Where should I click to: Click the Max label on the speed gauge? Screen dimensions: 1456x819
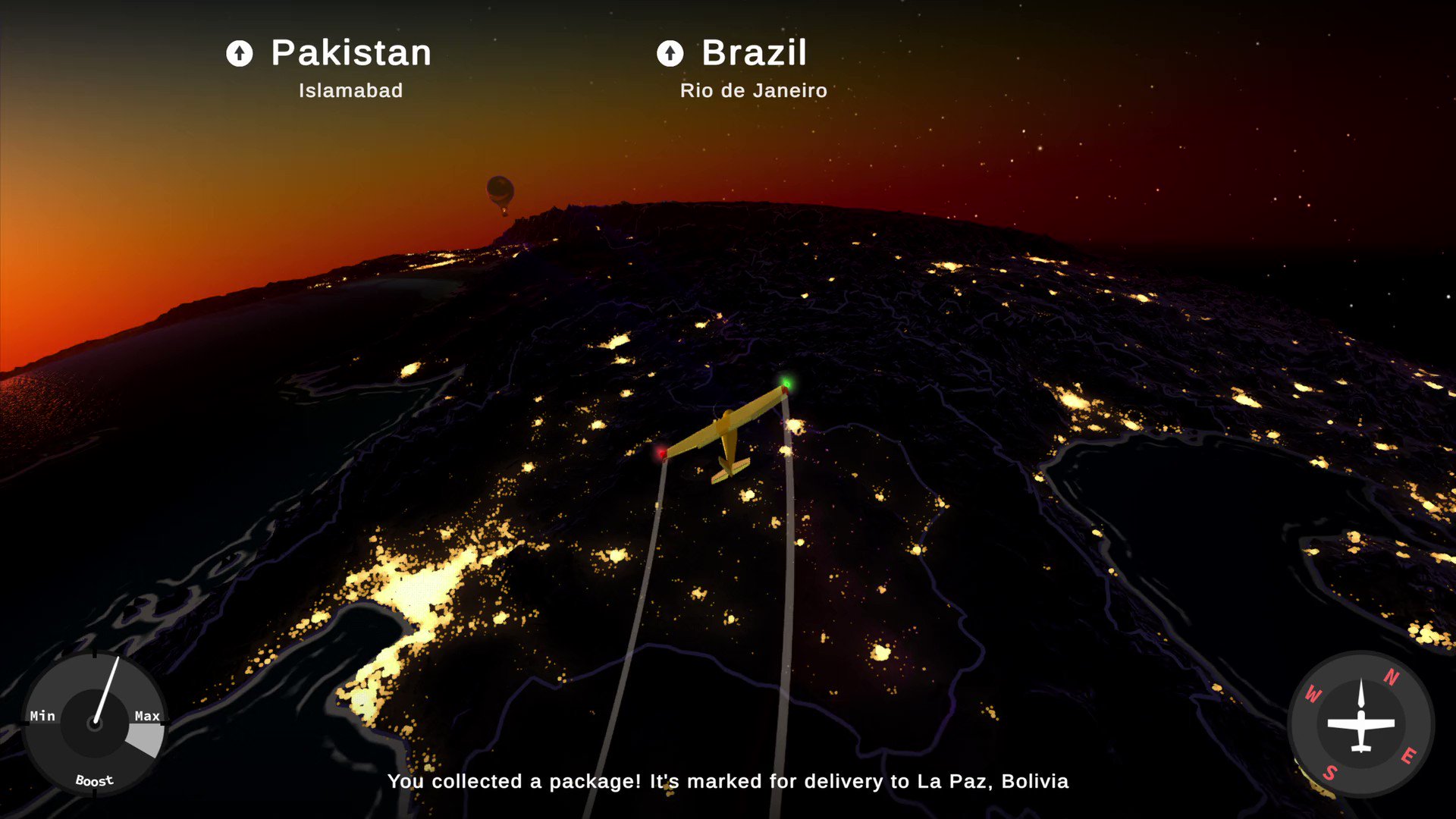[x=146, y=715]
